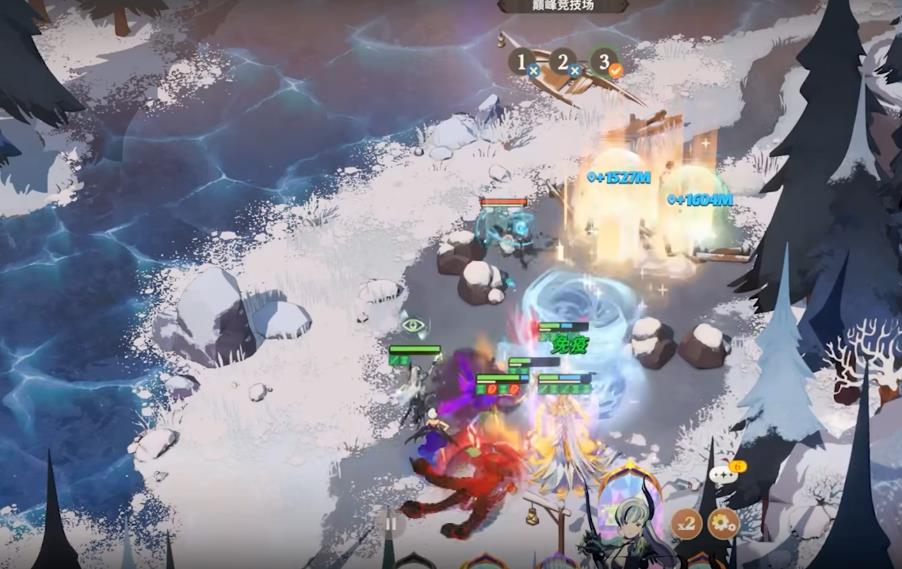The height and width of the screenshot is (569, 902).
Task: Toggle the gear auto-battle button
Action: pyautogui.click(x=723, y=521)
